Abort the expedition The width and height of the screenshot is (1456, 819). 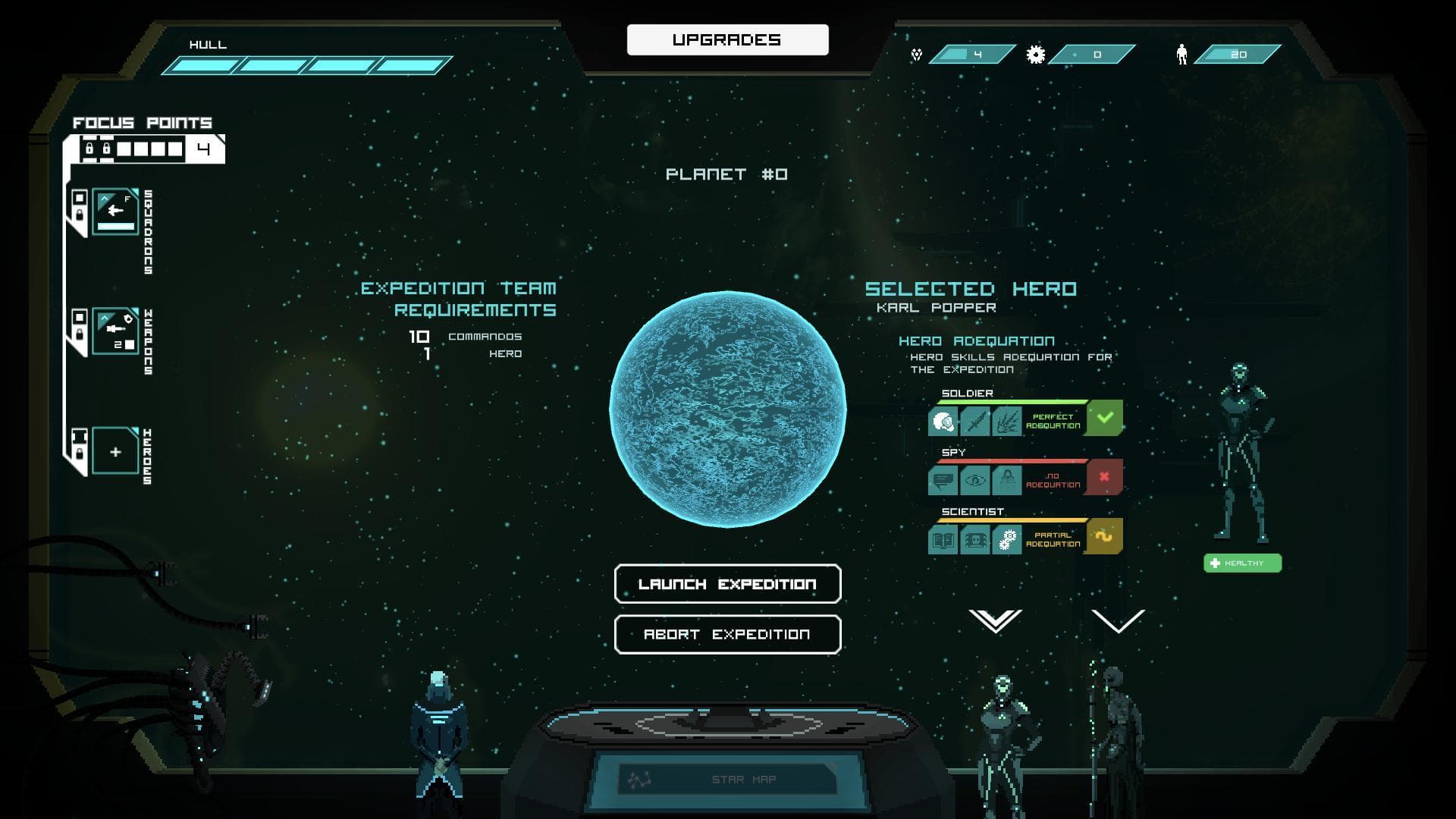pos(727,634)
